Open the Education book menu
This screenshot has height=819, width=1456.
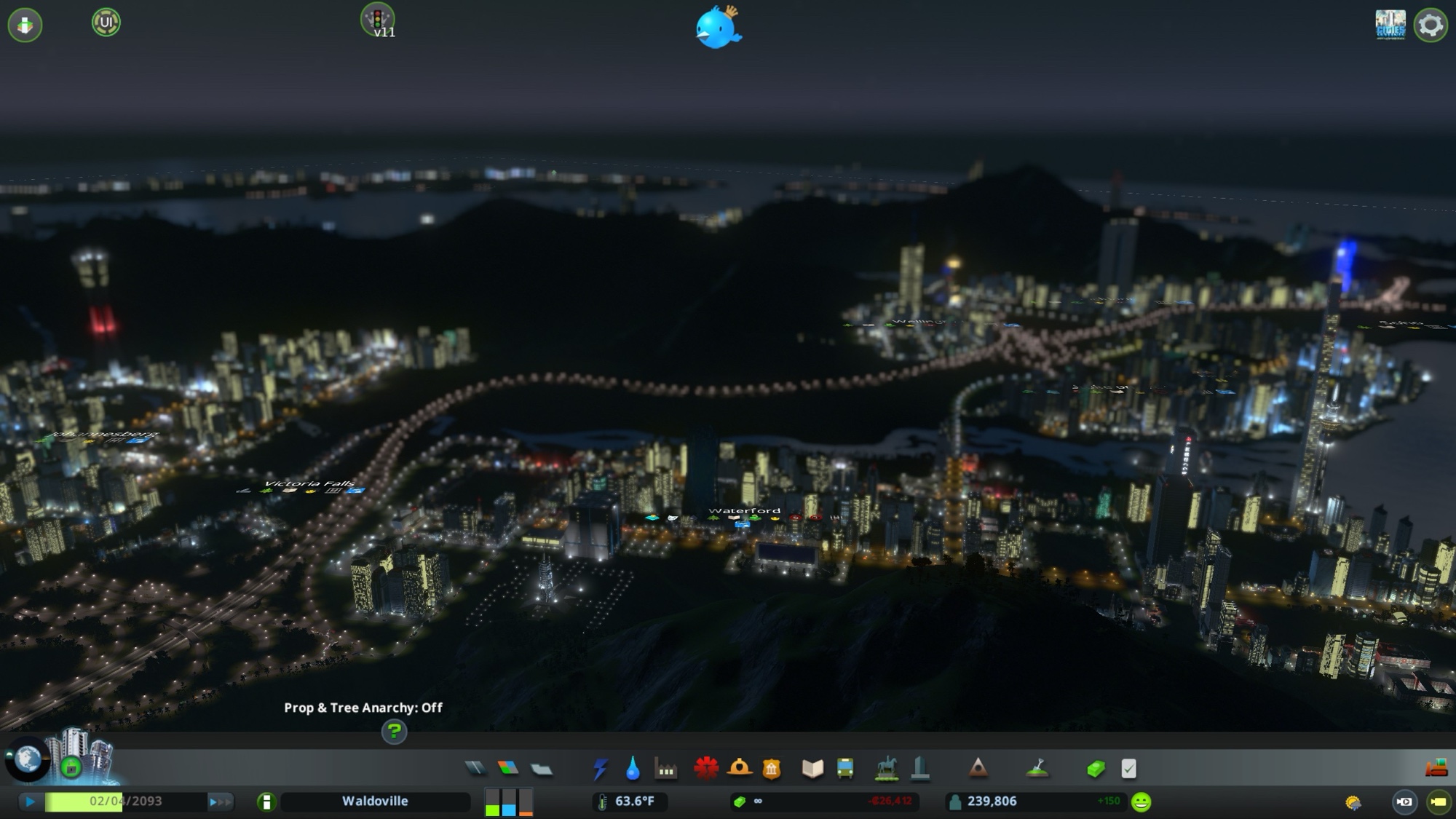812,768
